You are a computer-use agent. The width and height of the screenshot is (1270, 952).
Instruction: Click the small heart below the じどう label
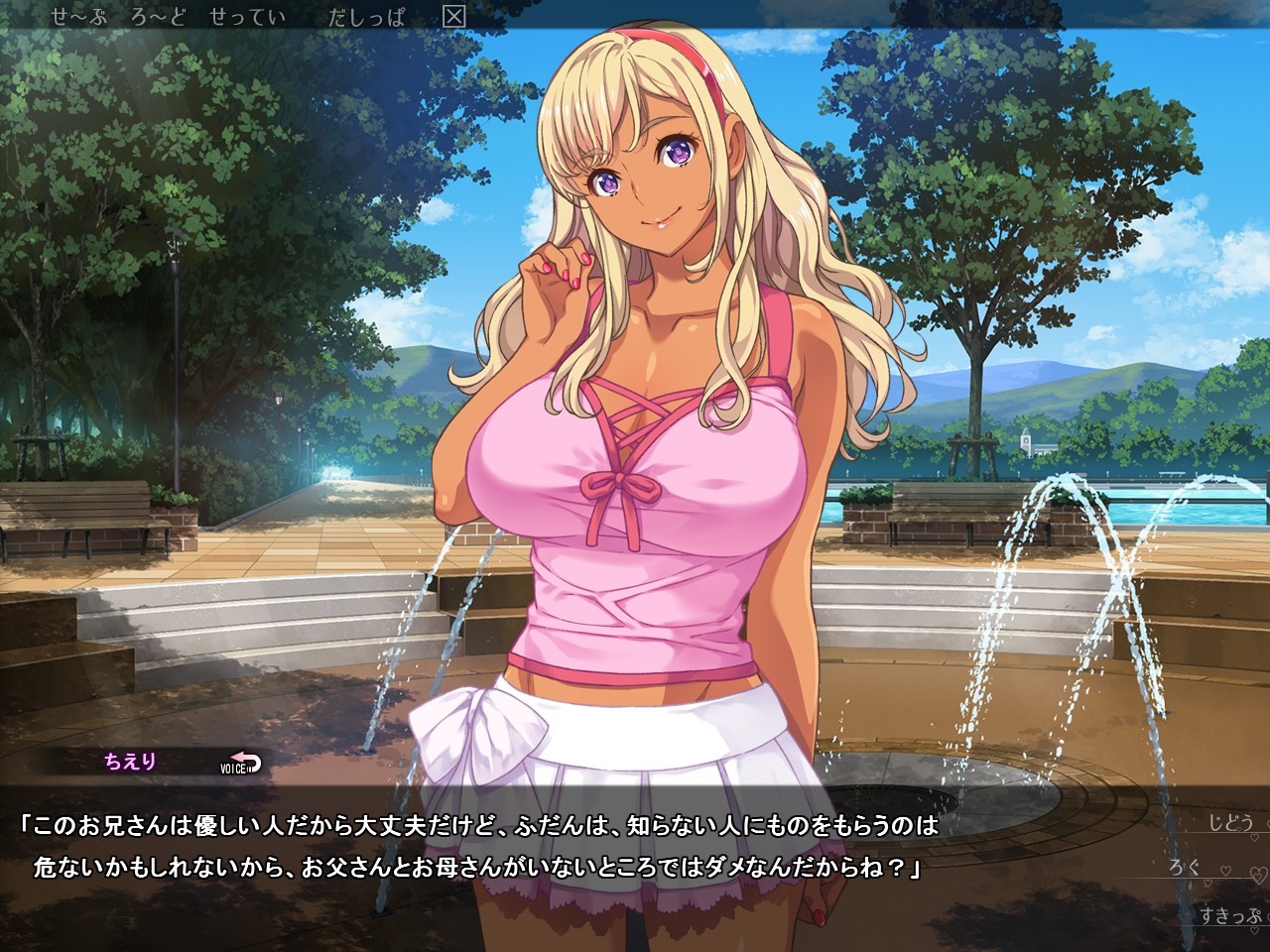1254,836
